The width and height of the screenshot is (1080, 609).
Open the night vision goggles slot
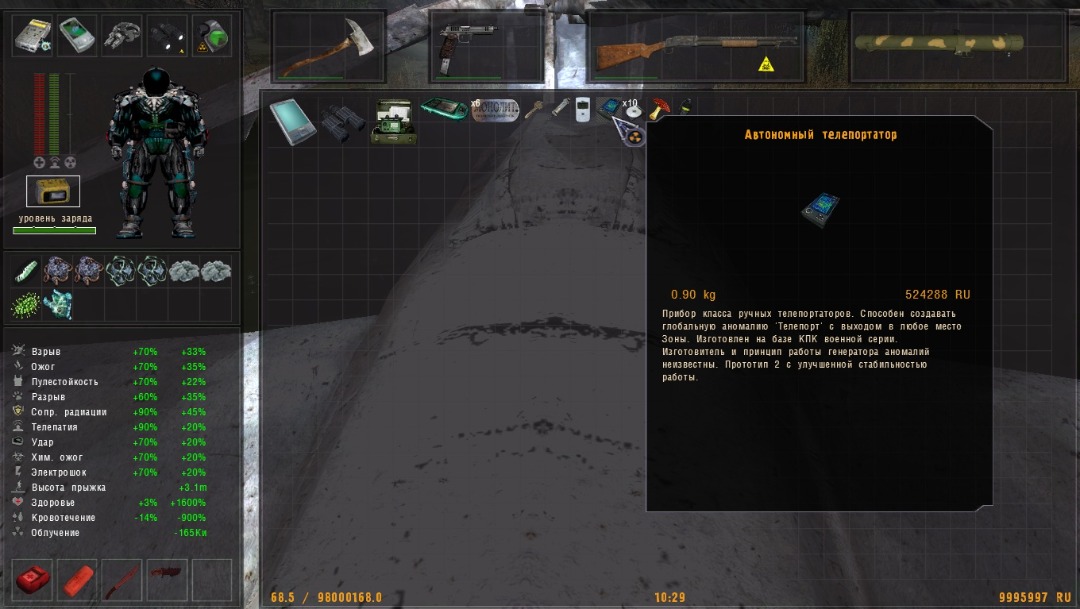click(122, 37)
